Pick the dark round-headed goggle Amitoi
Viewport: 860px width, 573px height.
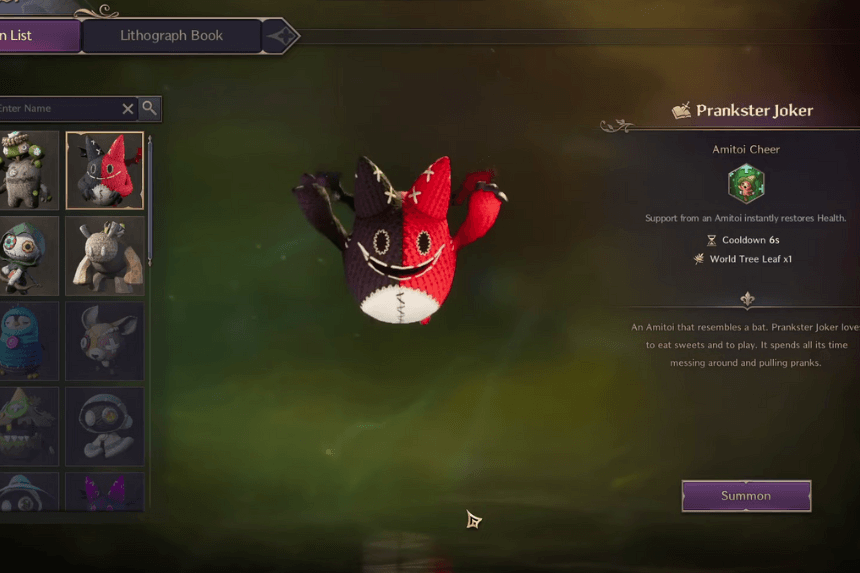[105, 427]
